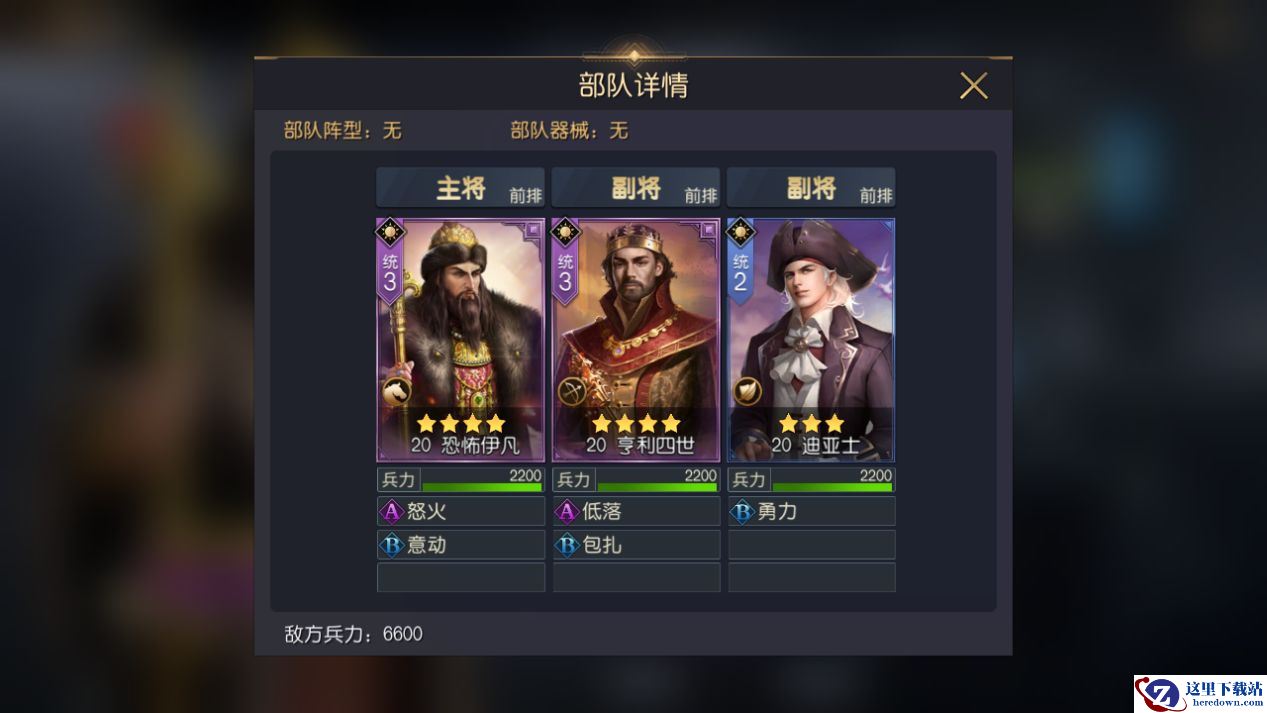Close the 部队详情 panel
This screenshot has width=1267, height=713.
coord(973,86)
